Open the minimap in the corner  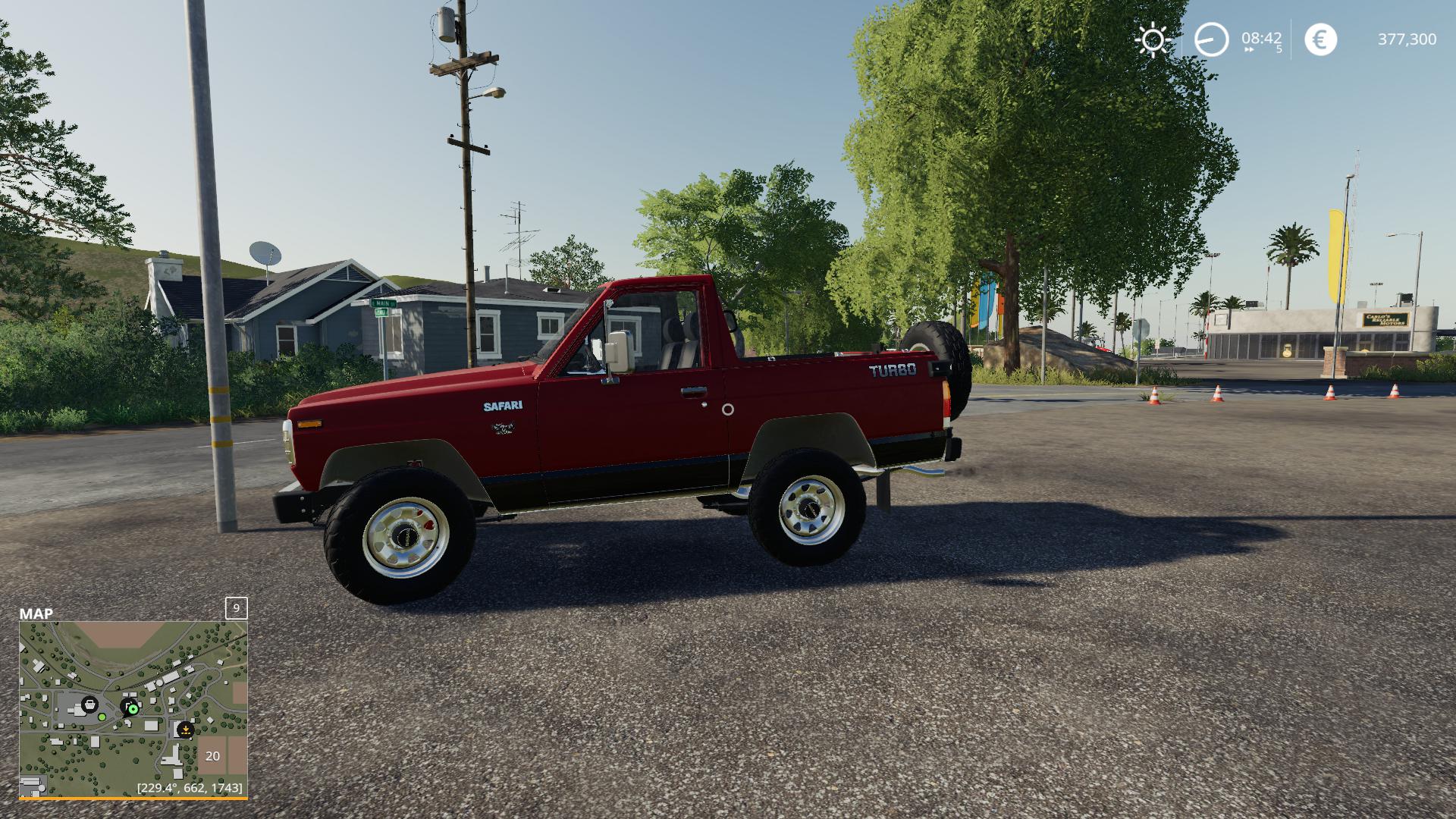(133, 710)
